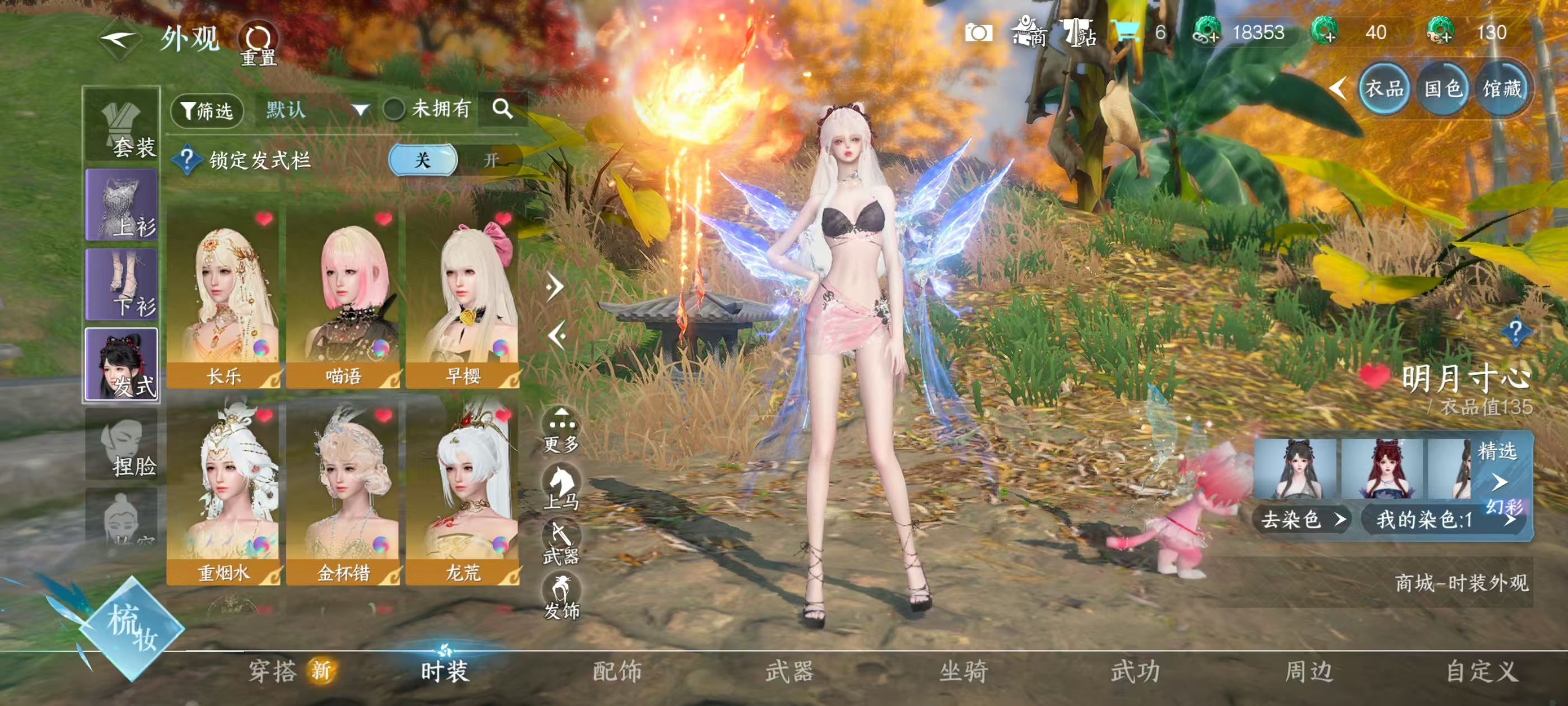Click the 重置 reset button

point(258,44)
